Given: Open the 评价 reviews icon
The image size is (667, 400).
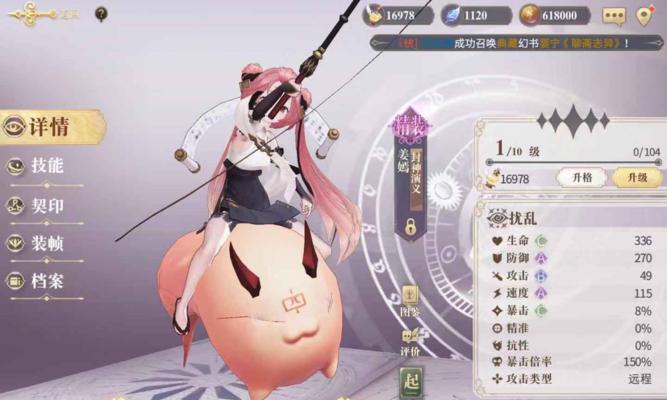Looking at the screenshot, I should 411,342.
